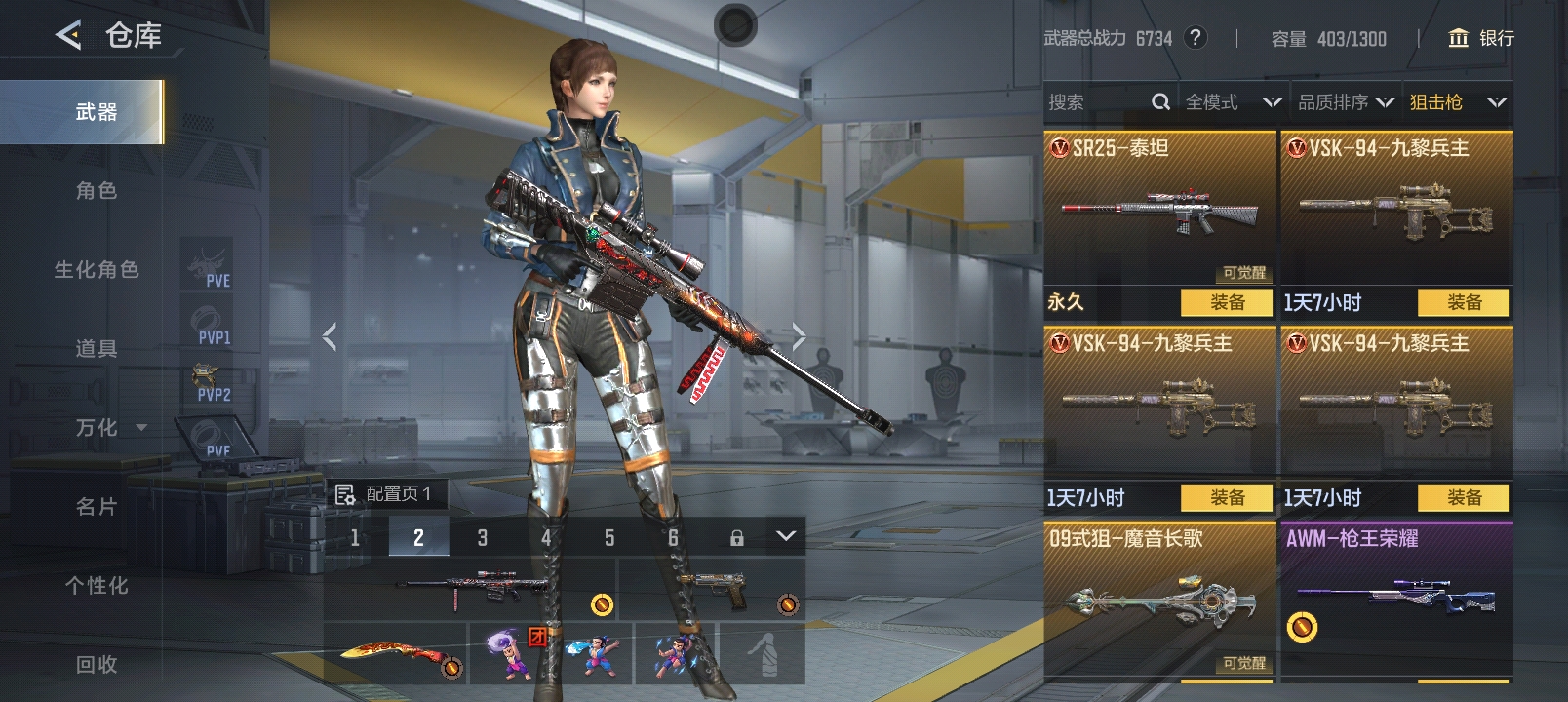Switch to loadout slot 3
The image size is (1568, 702).
pos(482,537)
